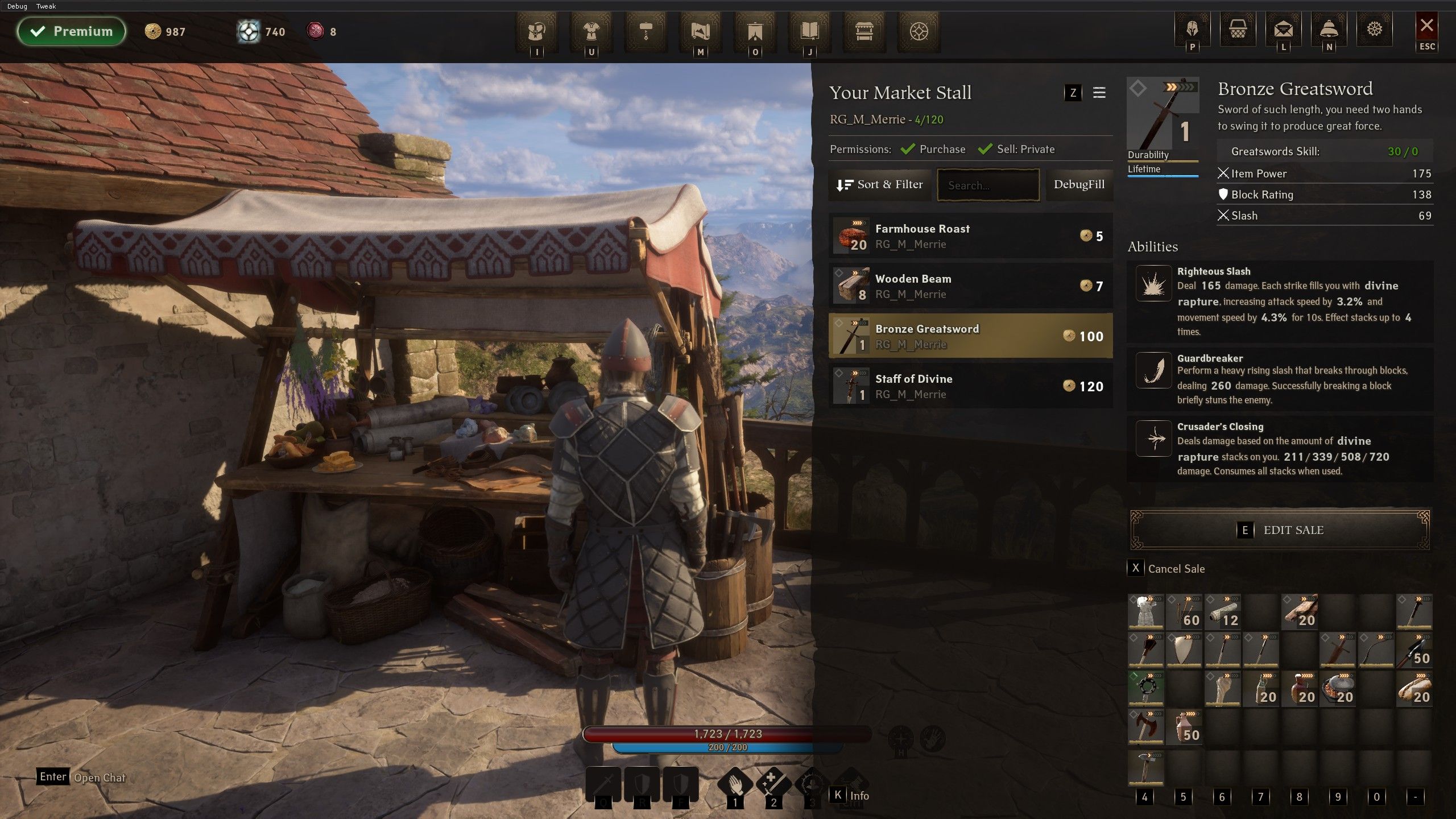Focus the market stall search box

[988, 185]
